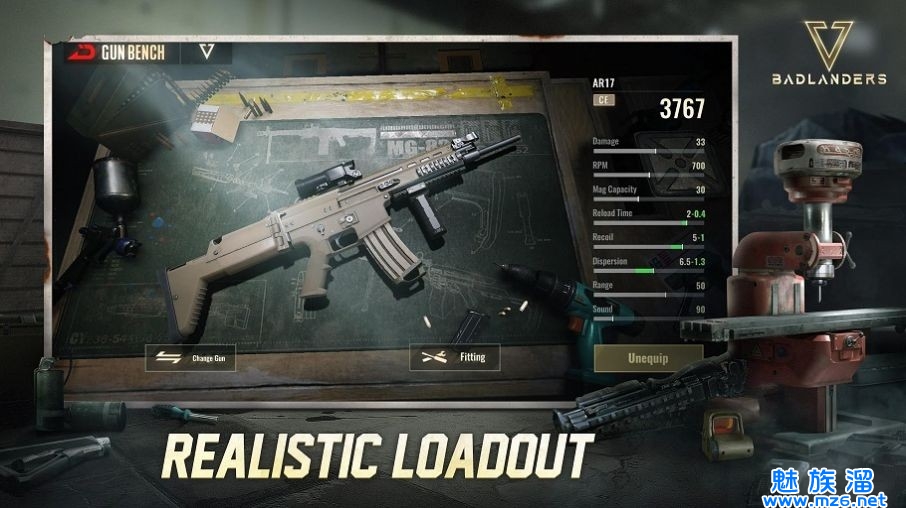Open the V emblem tab
Screen dimensions: 906x508
(207, 52)
